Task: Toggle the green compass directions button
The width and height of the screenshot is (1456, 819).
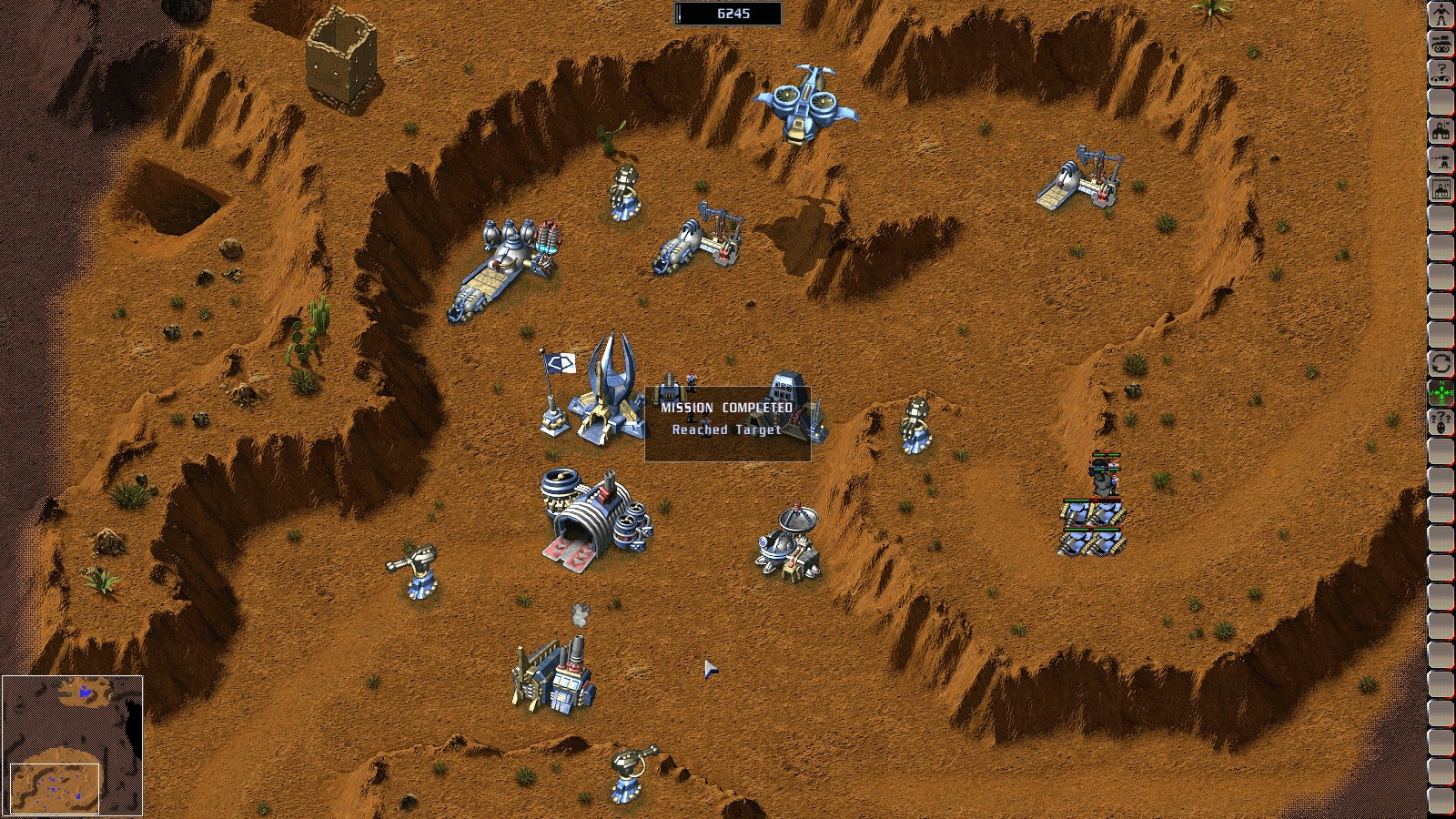Action: [x=1441, y=393]
